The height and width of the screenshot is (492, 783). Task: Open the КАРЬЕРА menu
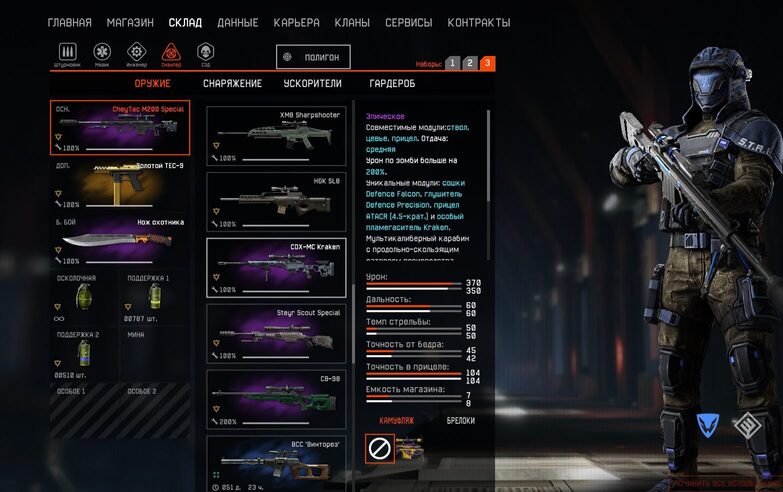296,22
